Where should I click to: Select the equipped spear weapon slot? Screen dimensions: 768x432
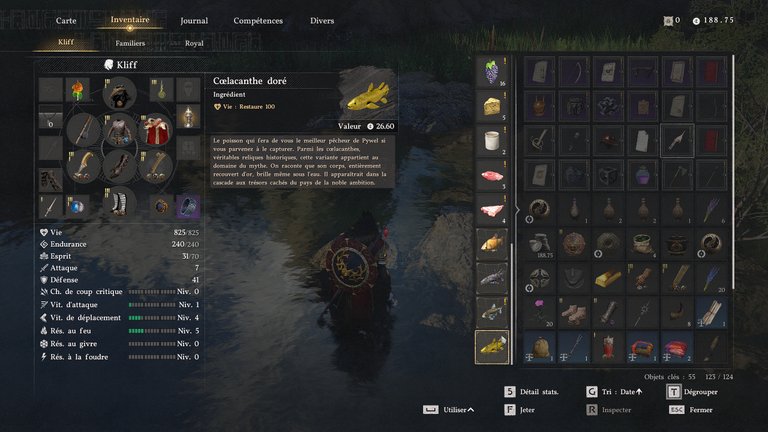(85, 131)
